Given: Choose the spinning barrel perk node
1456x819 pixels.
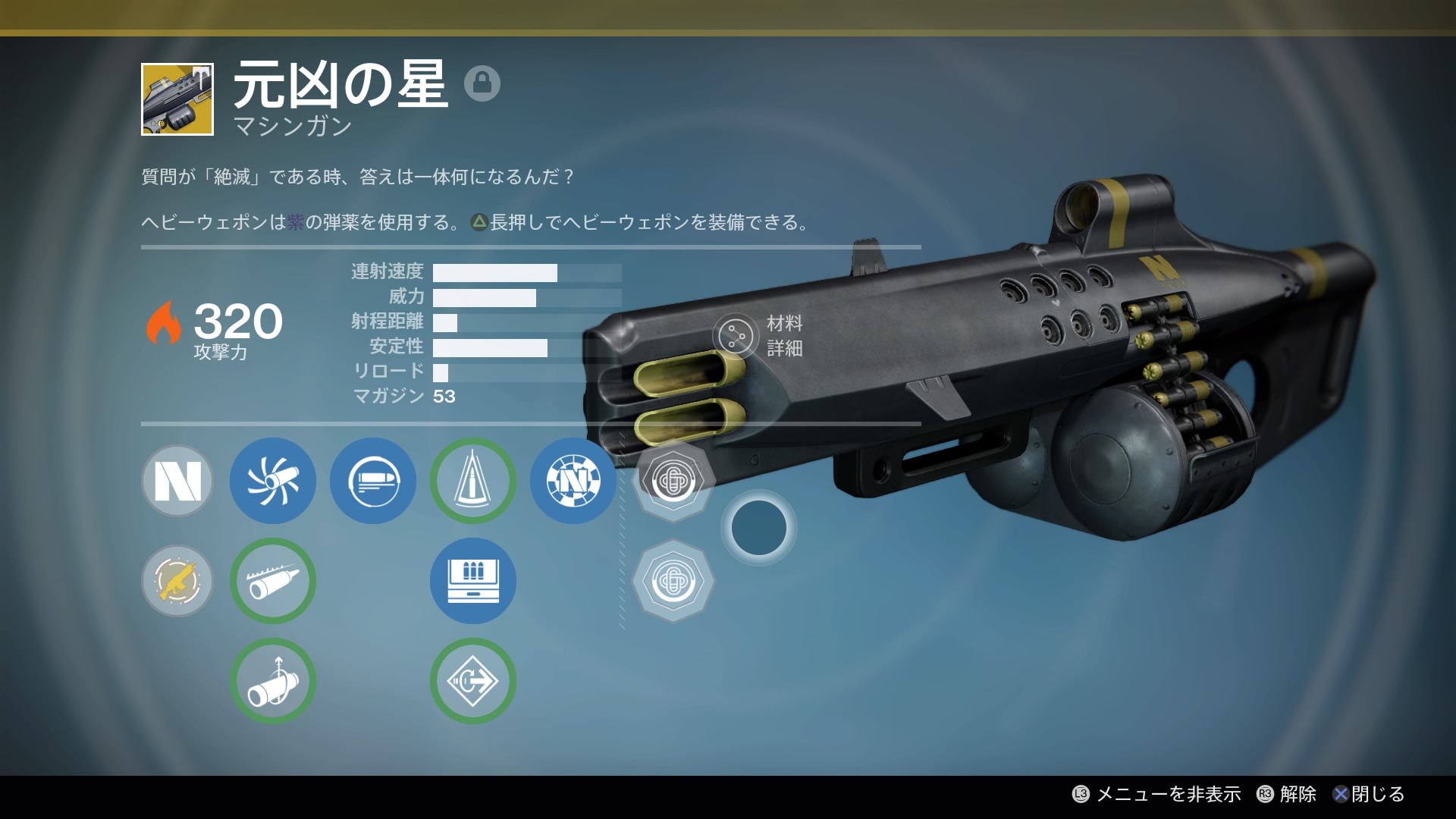Looking at the screenshot, I should point(273,481).
